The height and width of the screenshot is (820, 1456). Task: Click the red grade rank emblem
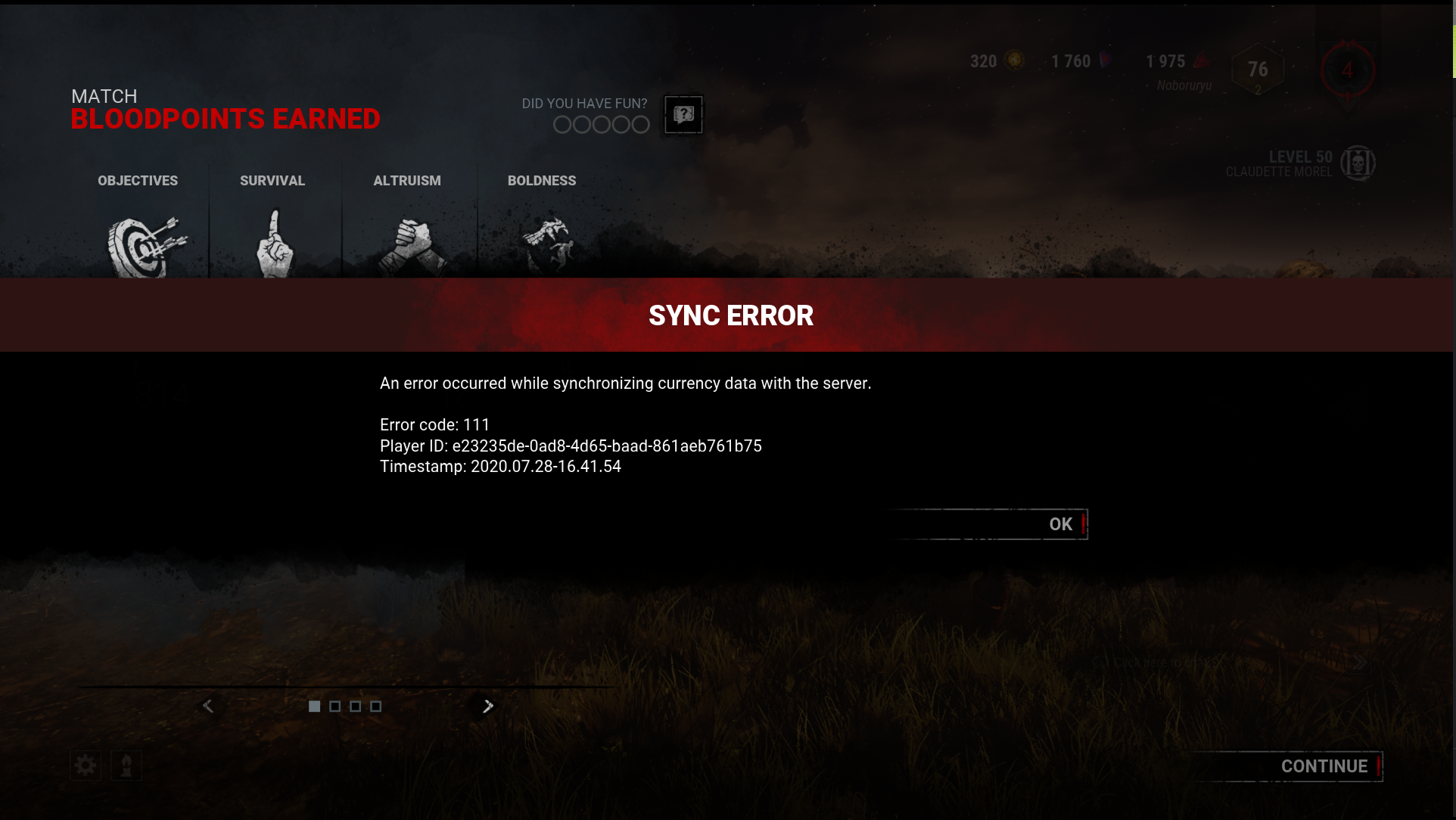1347,69
